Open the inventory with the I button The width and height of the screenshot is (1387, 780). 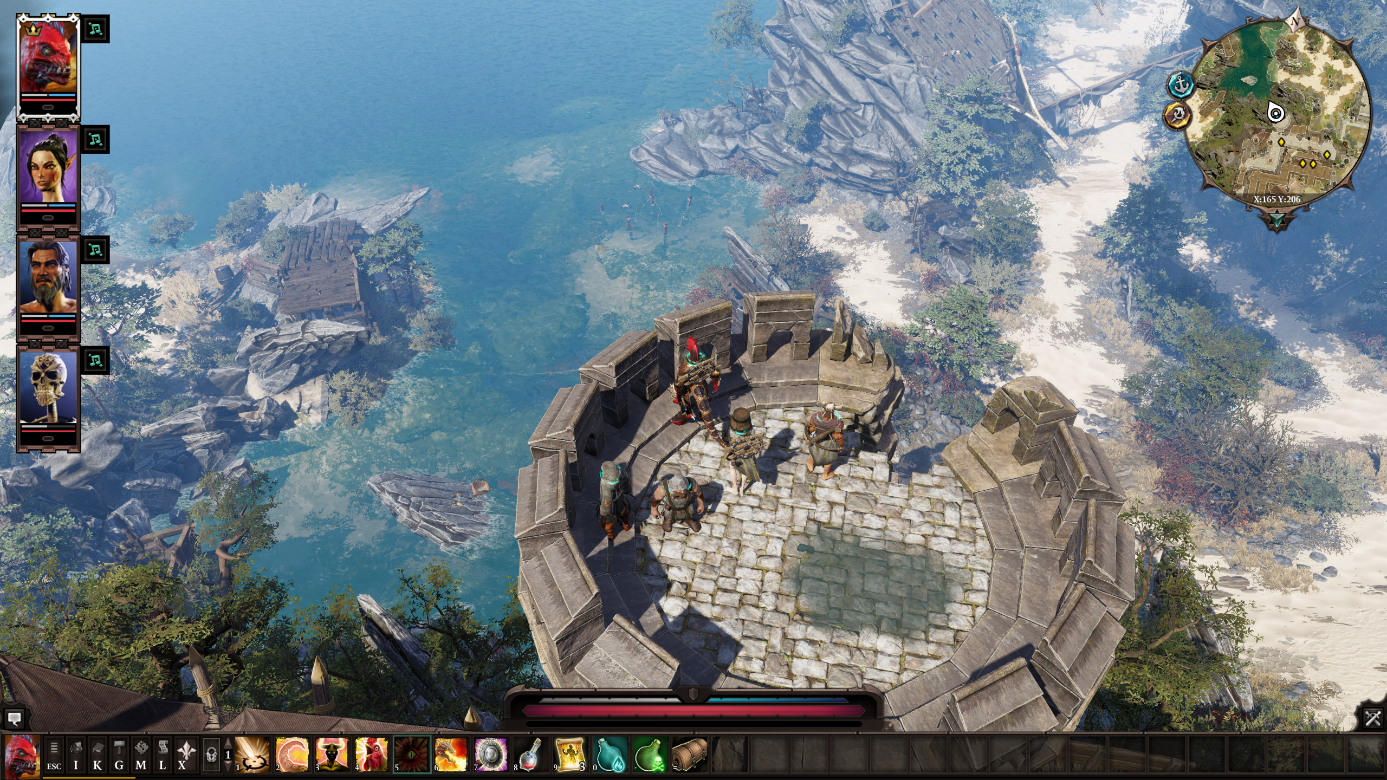point(76,753)
